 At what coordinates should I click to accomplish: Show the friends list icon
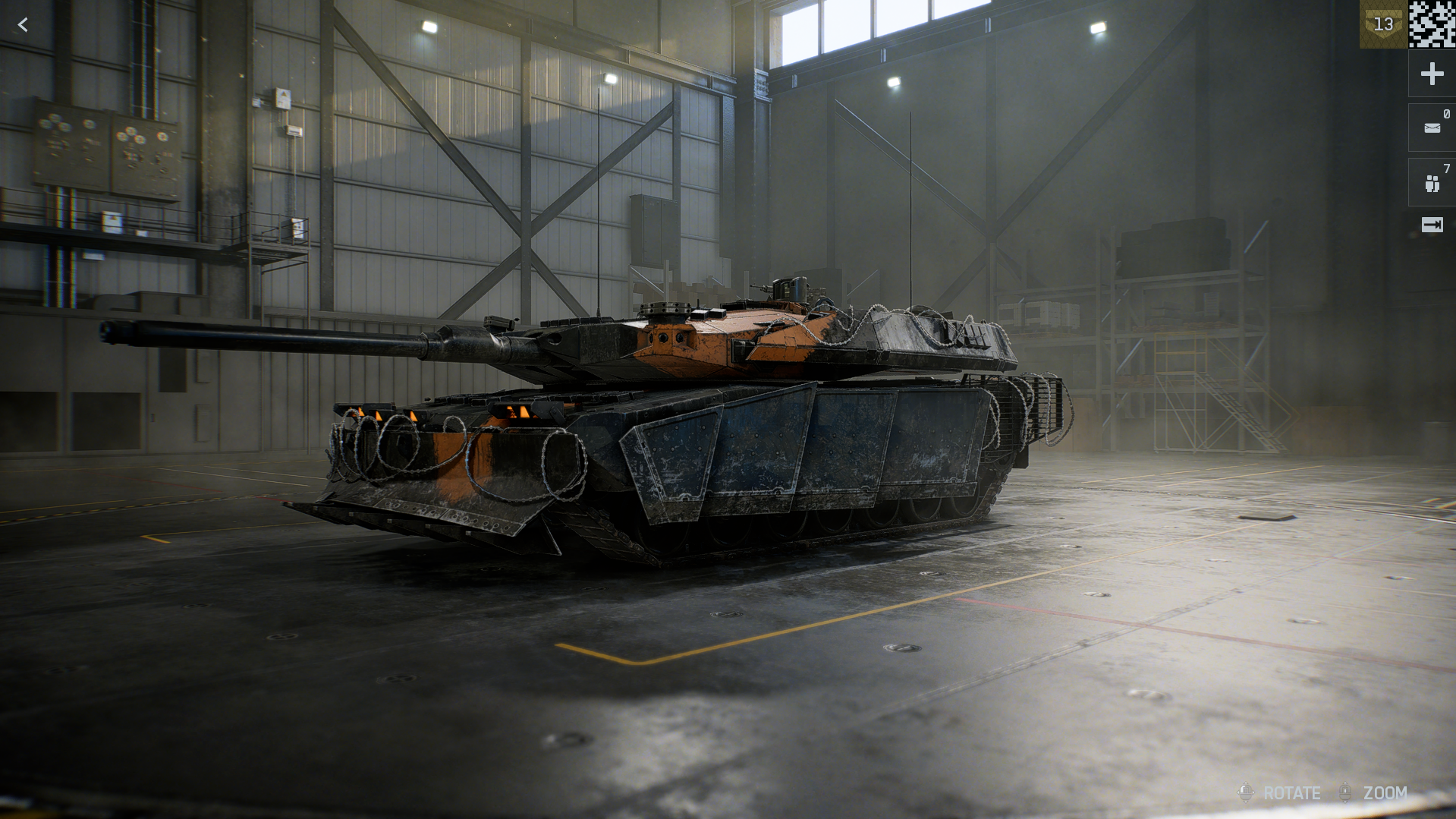(1432, 183)
